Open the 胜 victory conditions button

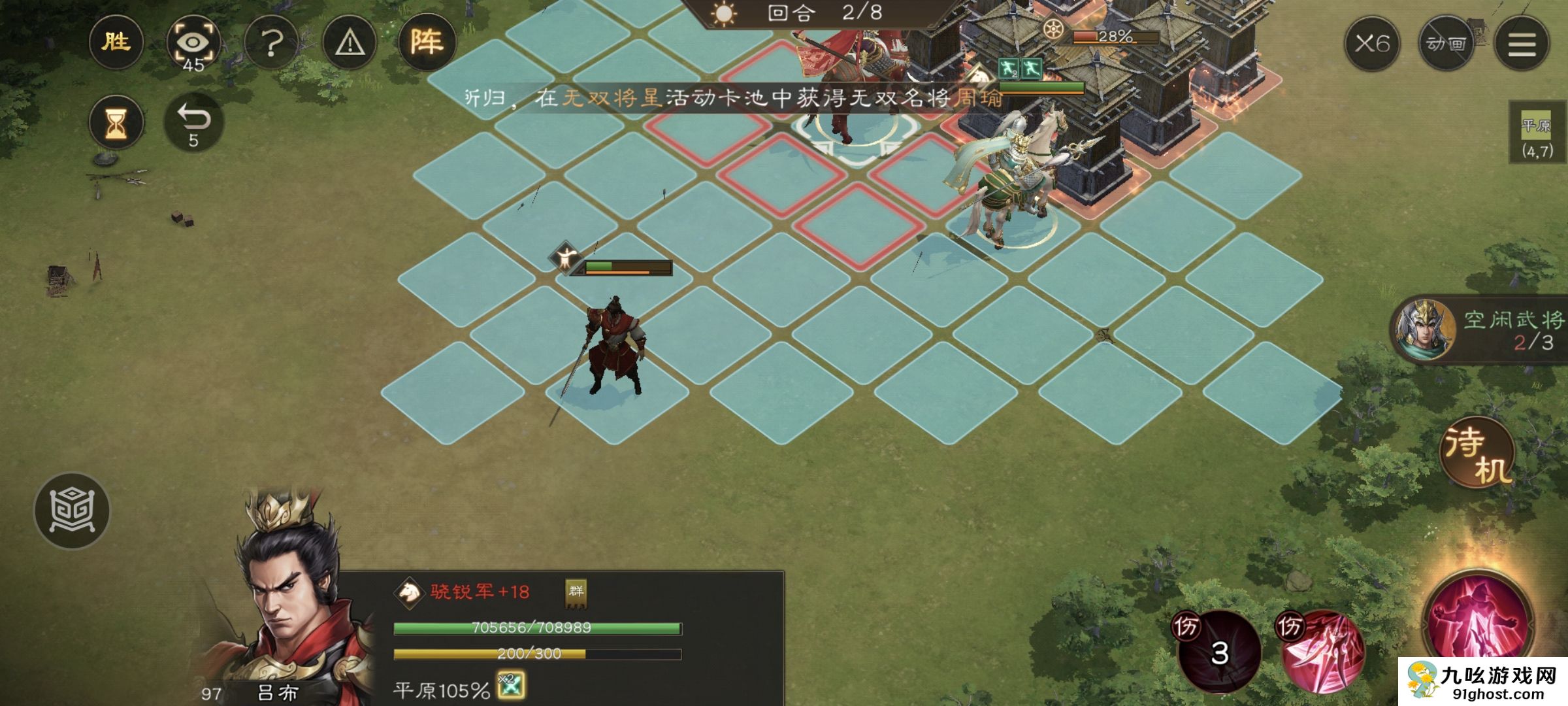tap(116, 43)
